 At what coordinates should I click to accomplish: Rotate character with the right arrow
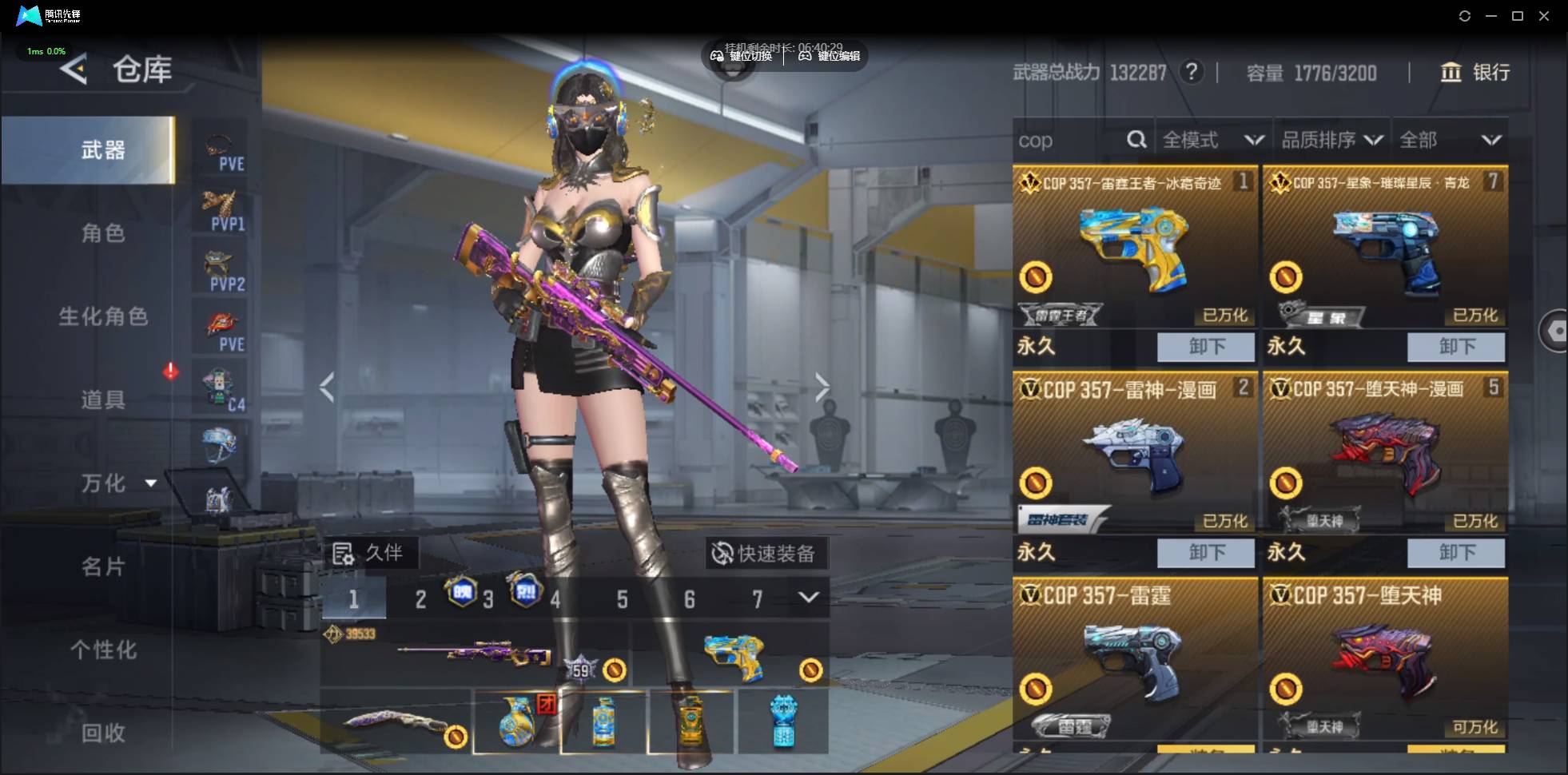point(822,388)
